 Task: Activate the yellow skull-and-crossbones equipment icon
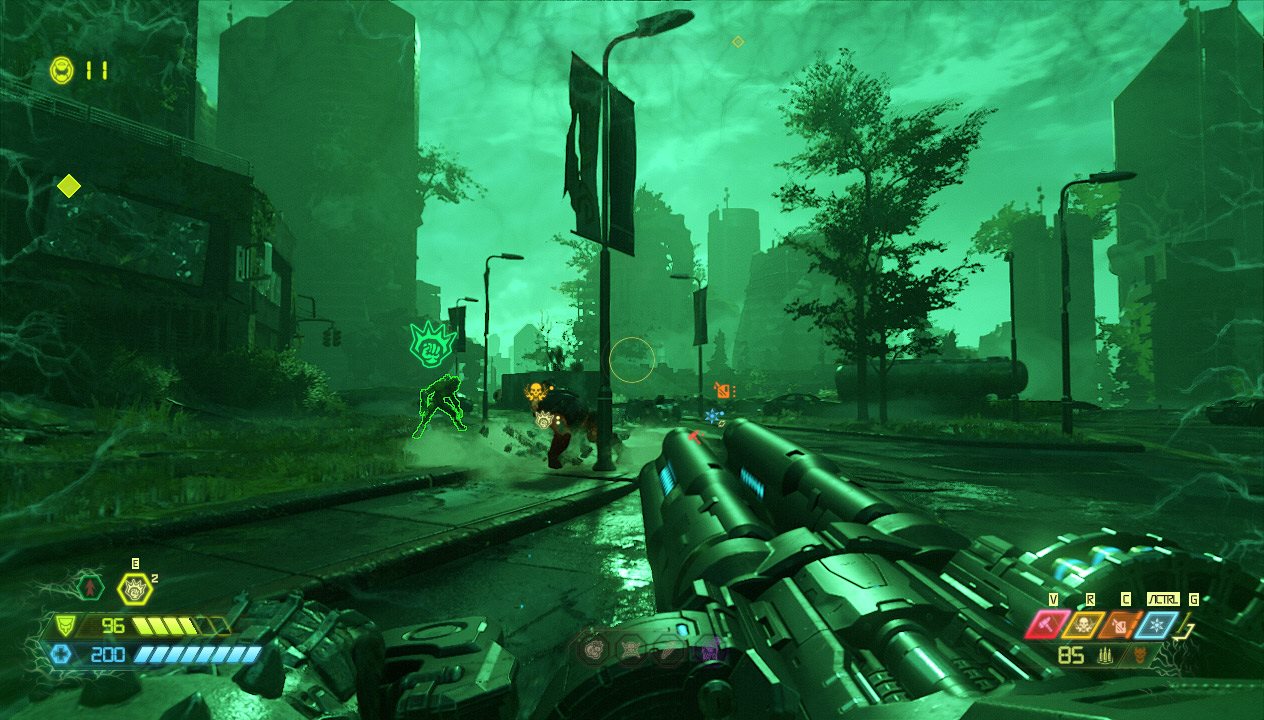(x=1083, y=625)
